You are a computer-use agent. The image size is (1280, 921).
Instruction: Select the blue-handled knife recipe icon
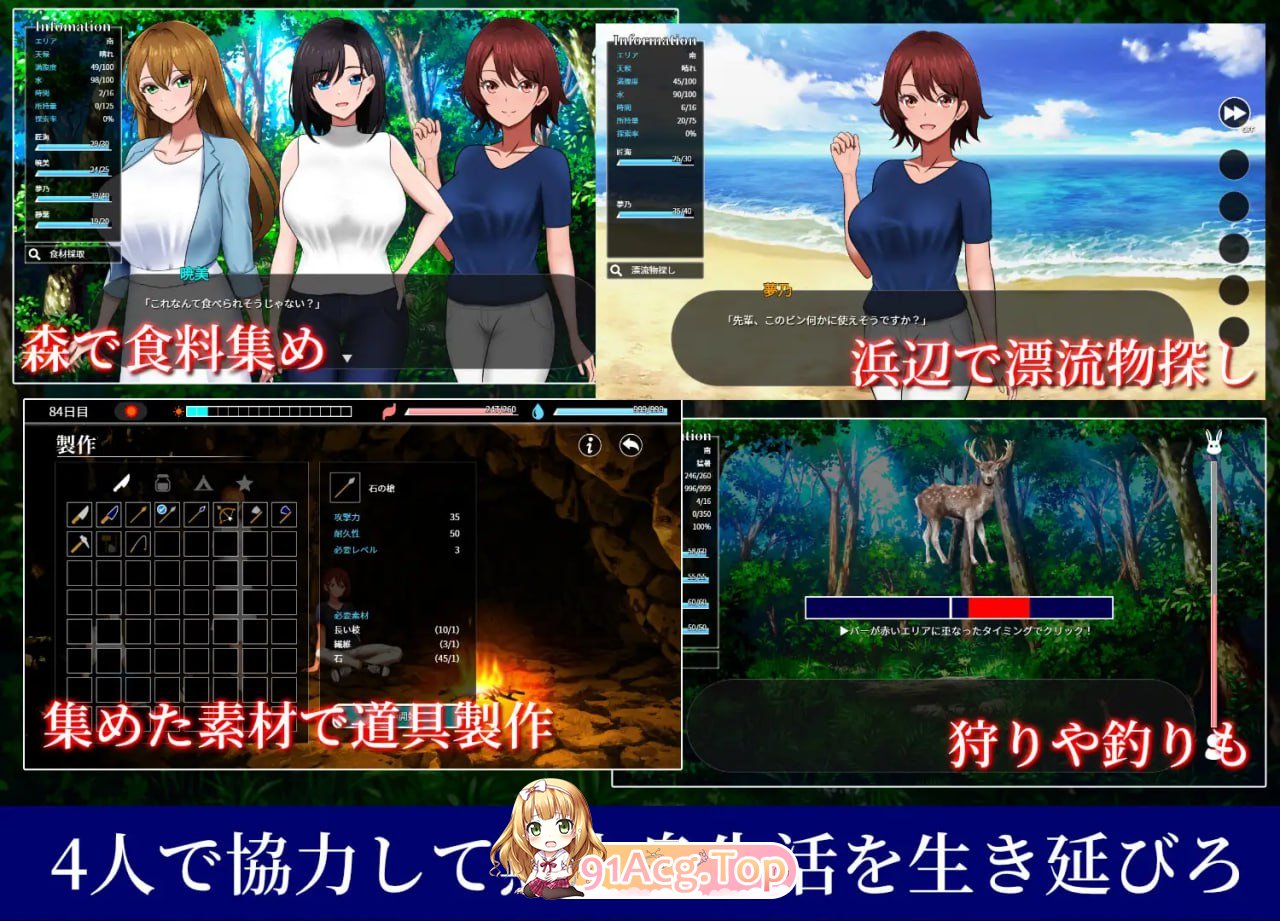click(107, 514)
